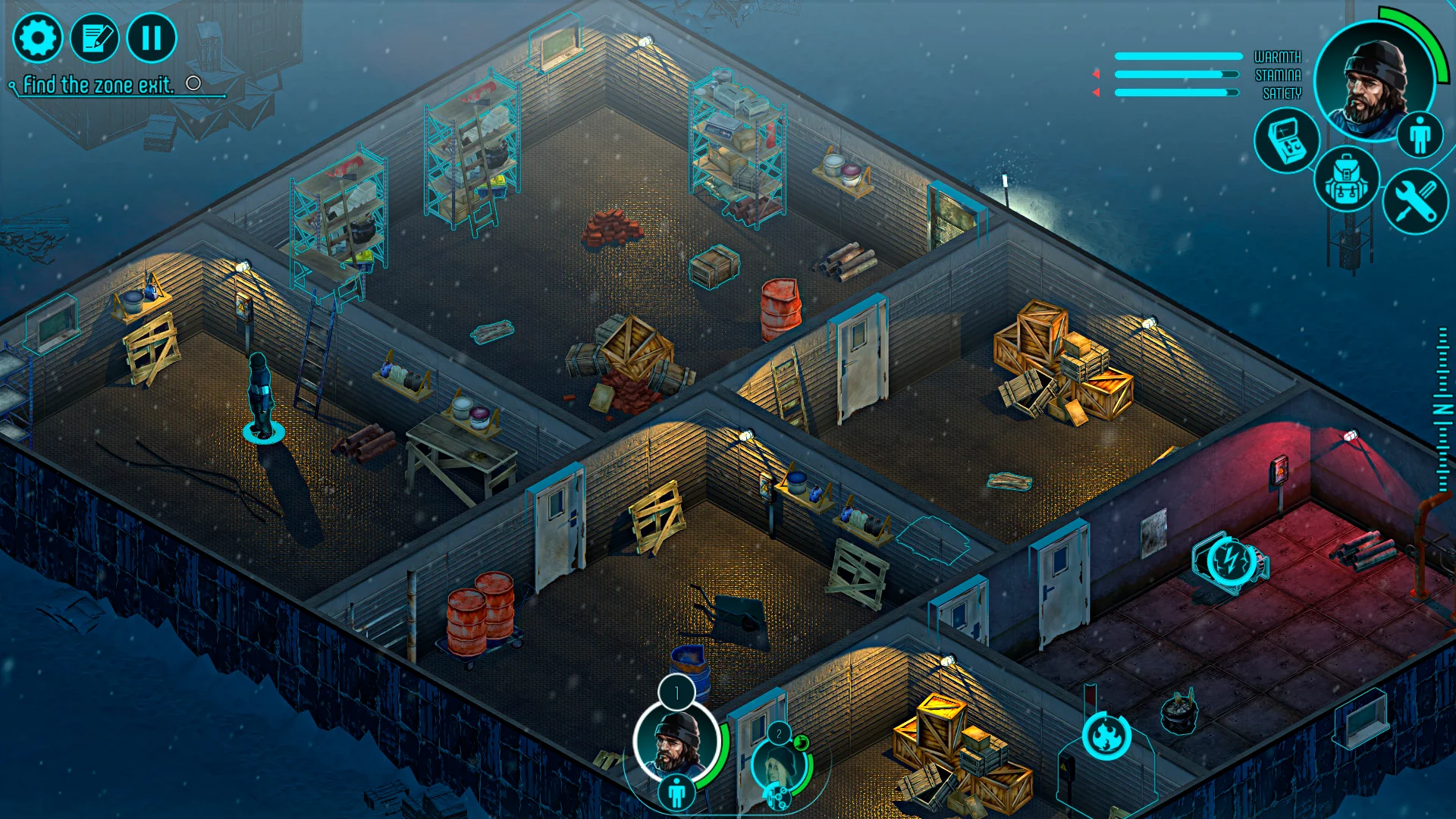Click the green status timer on survivor 2
This screenshot has width=1456, height=819.
(x=801, y=743)
